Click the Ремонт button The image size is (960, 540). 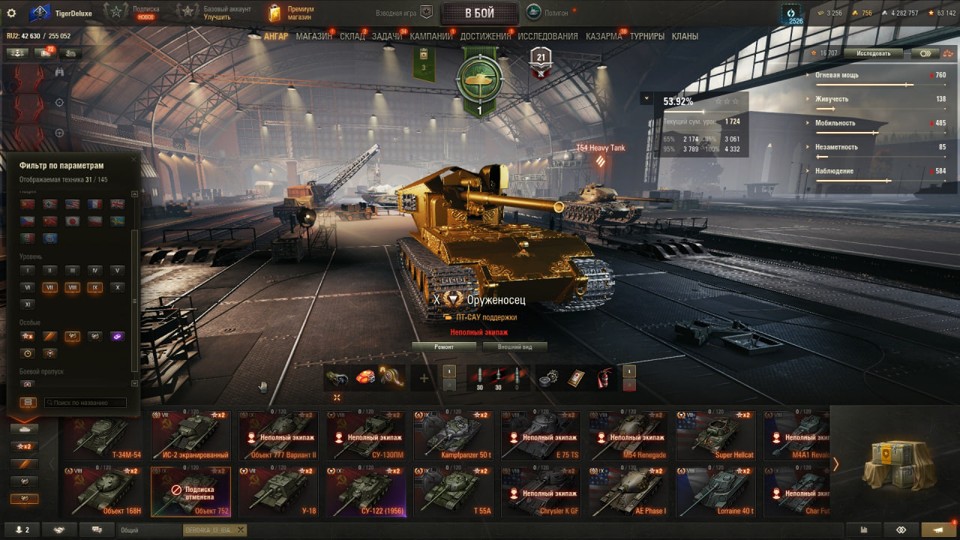[443, 347]
